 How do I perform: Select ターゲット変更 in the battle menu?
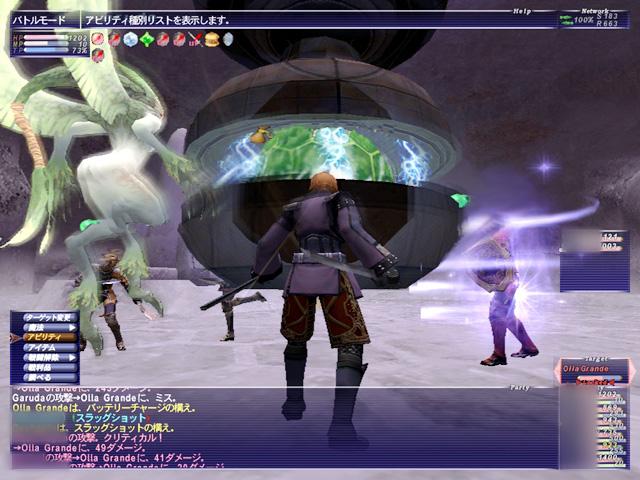(49, 316)
